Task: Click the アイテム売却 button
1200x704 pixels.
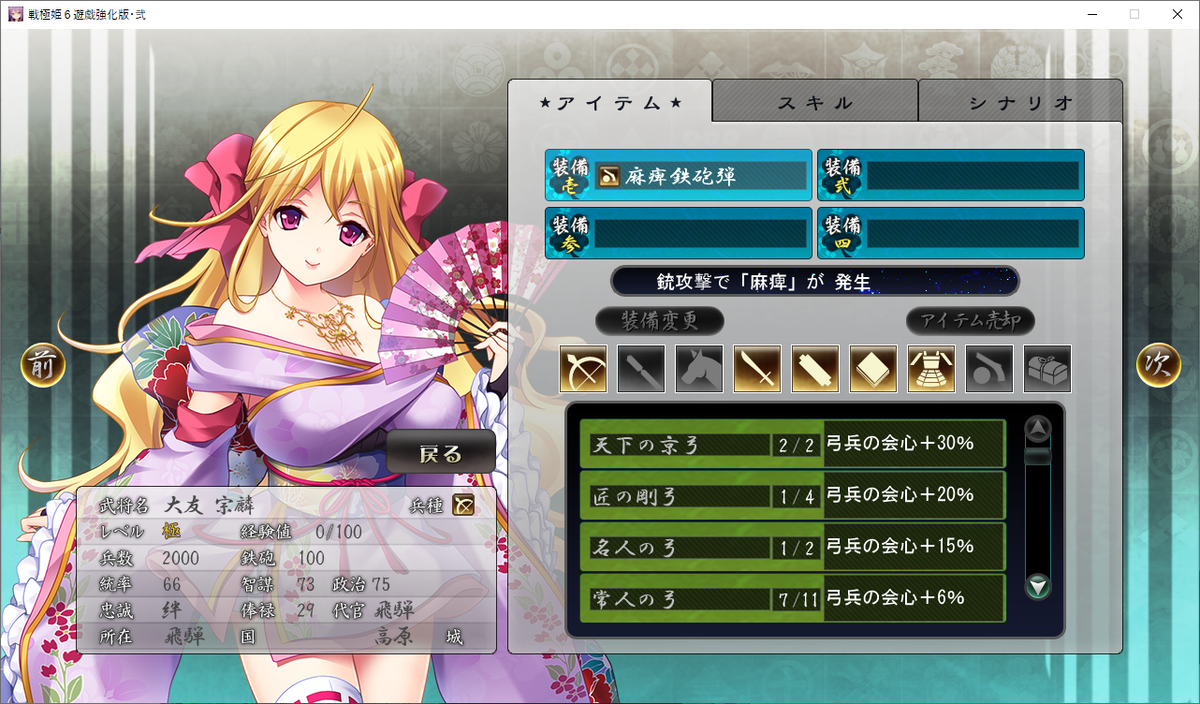Action: [970, 321]
